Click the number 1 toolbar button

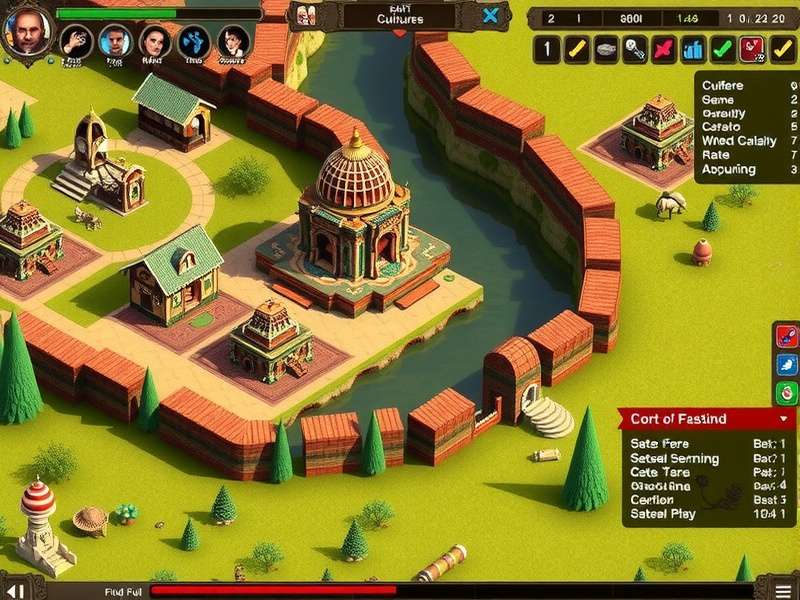click(x=546, y=49)
